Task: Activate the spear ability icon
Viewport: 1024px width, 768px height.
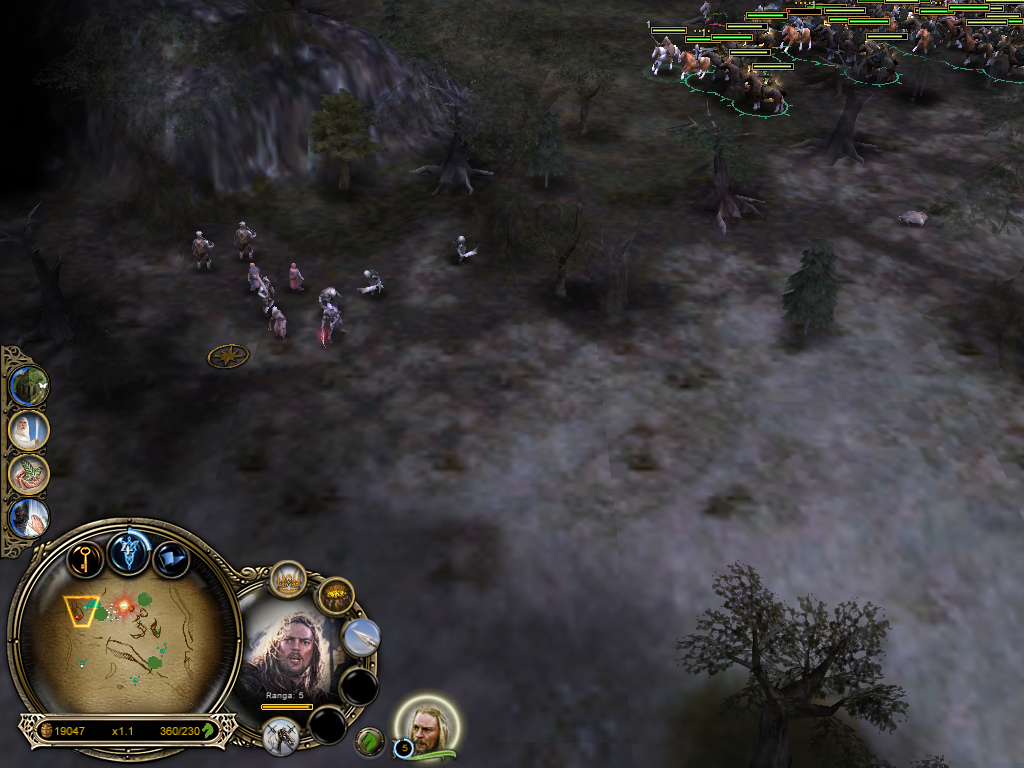Action: (x=361, y=637)
